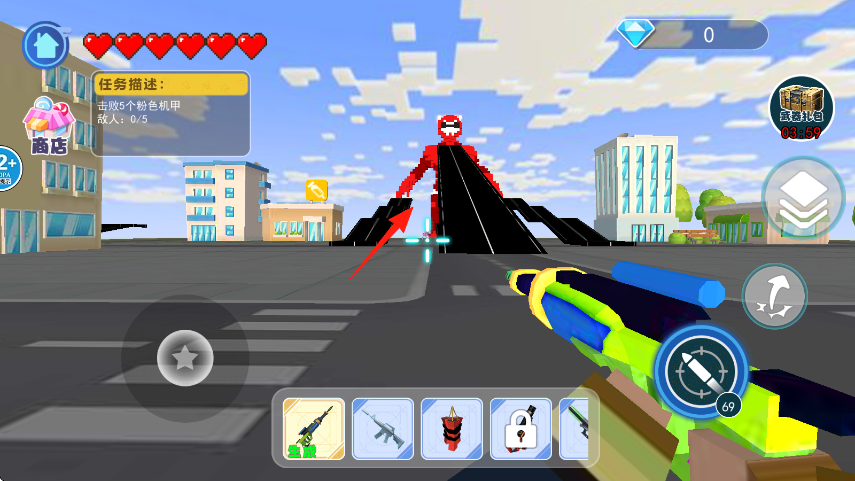This screenshot has width=855, height=481.
Task: Tap the star movement joystick
Action: (x=185, y=358)
